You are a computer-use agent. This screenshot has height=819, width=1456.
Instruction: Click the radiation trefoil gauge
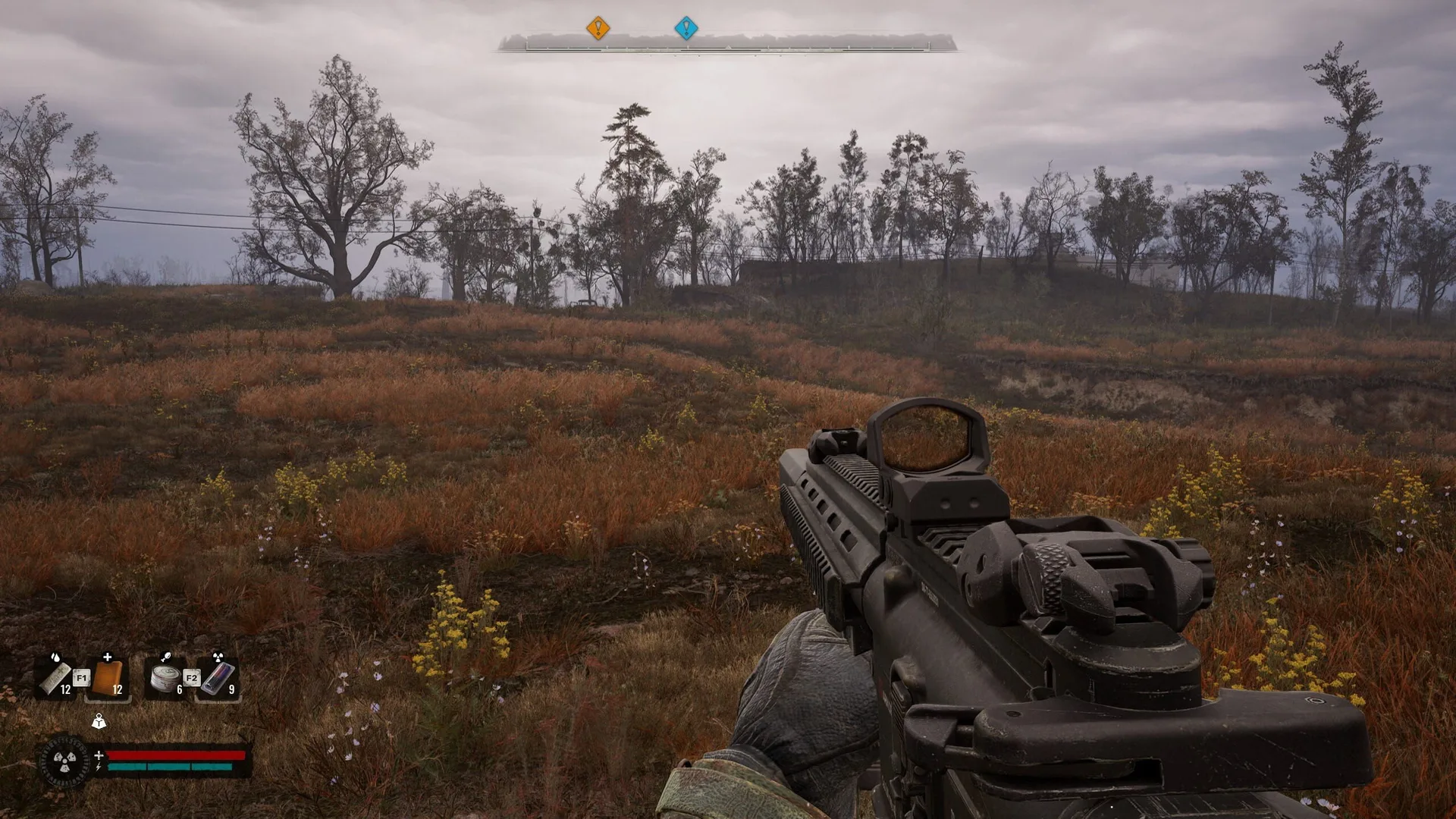[64, 761]
